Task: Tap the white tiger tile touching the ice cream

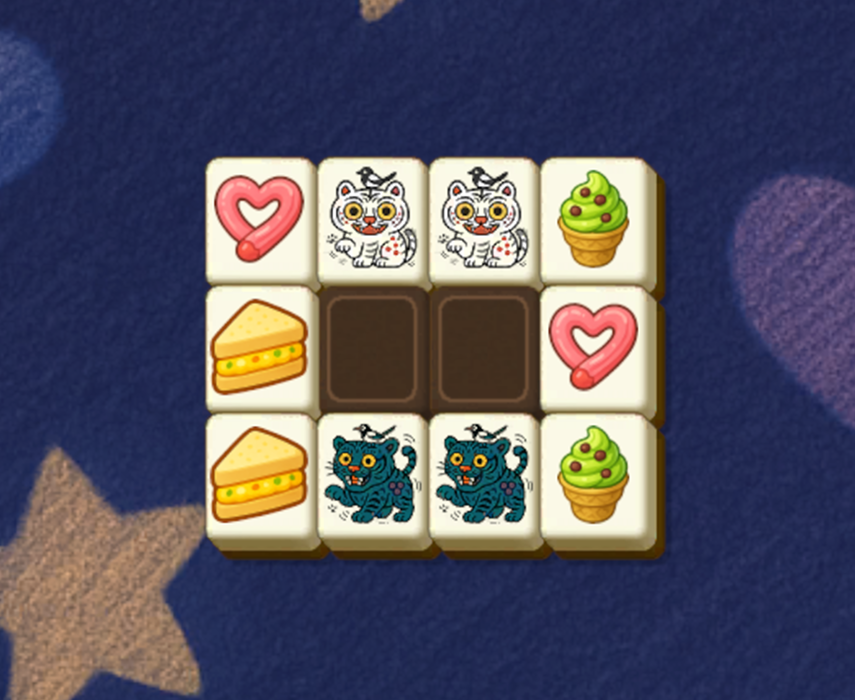Action: coord(484,219)
